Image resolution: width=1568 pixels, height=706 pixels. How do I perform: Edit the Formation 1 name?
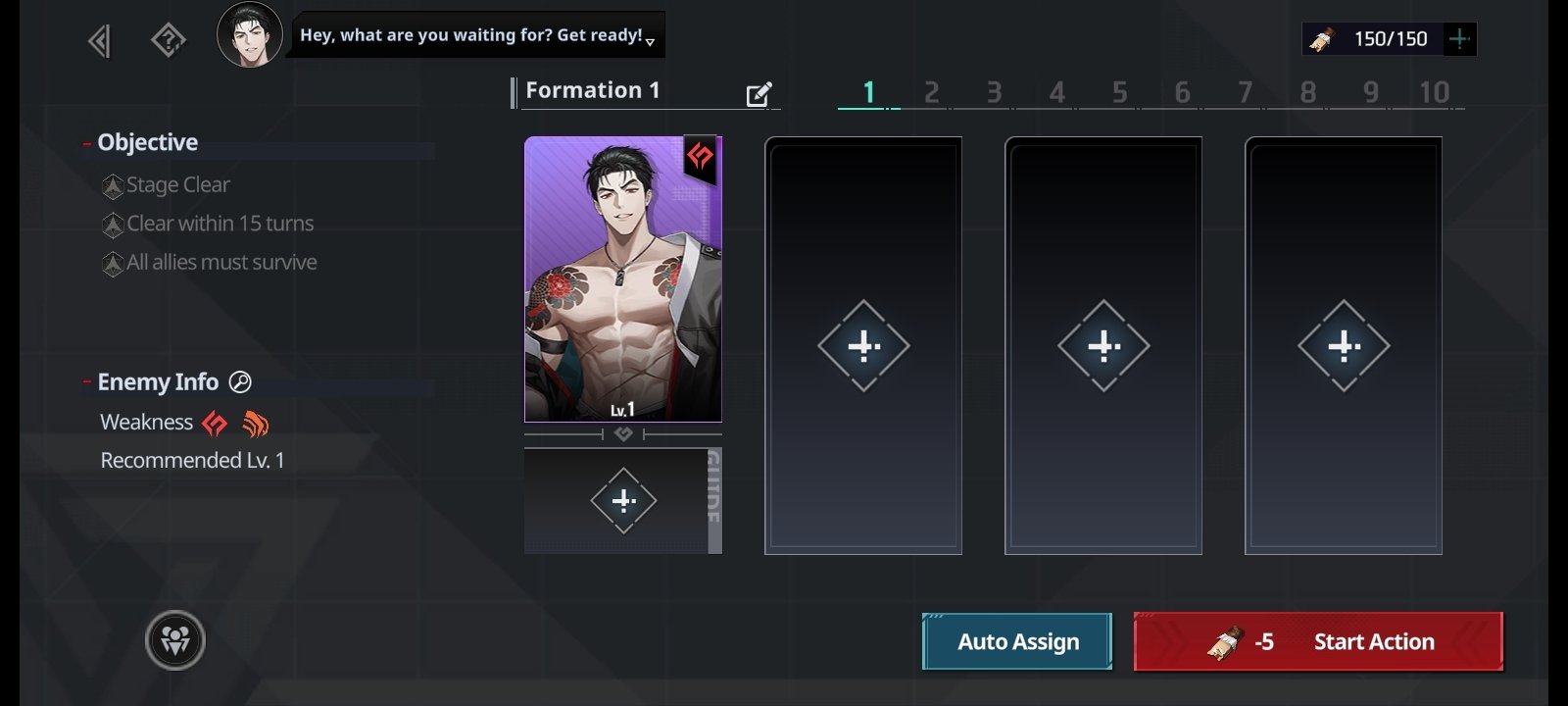pos(759,94)
